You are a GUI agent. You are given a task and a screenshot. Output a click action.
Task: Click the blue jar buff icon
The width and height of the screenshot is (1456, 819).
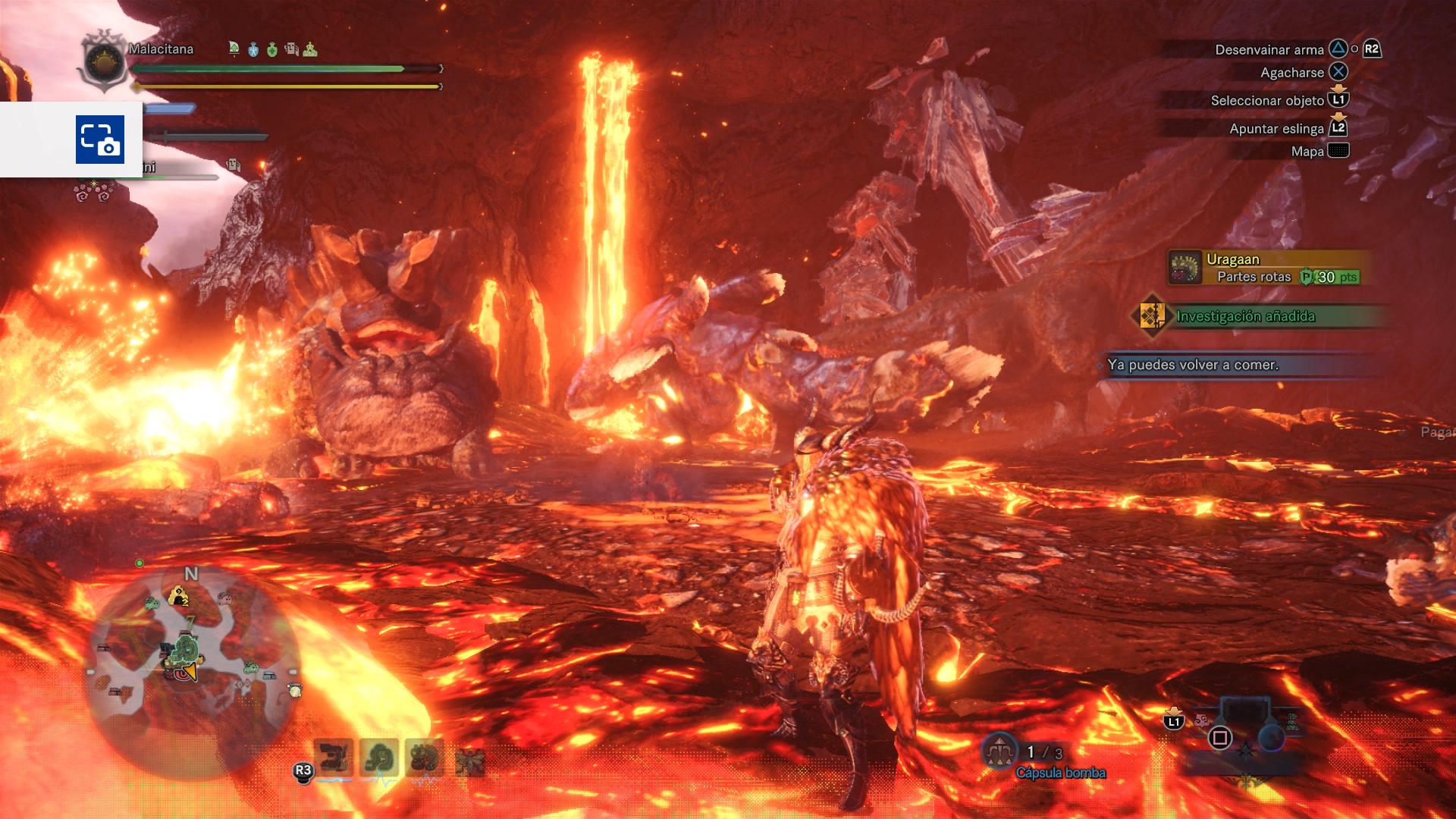253,50
